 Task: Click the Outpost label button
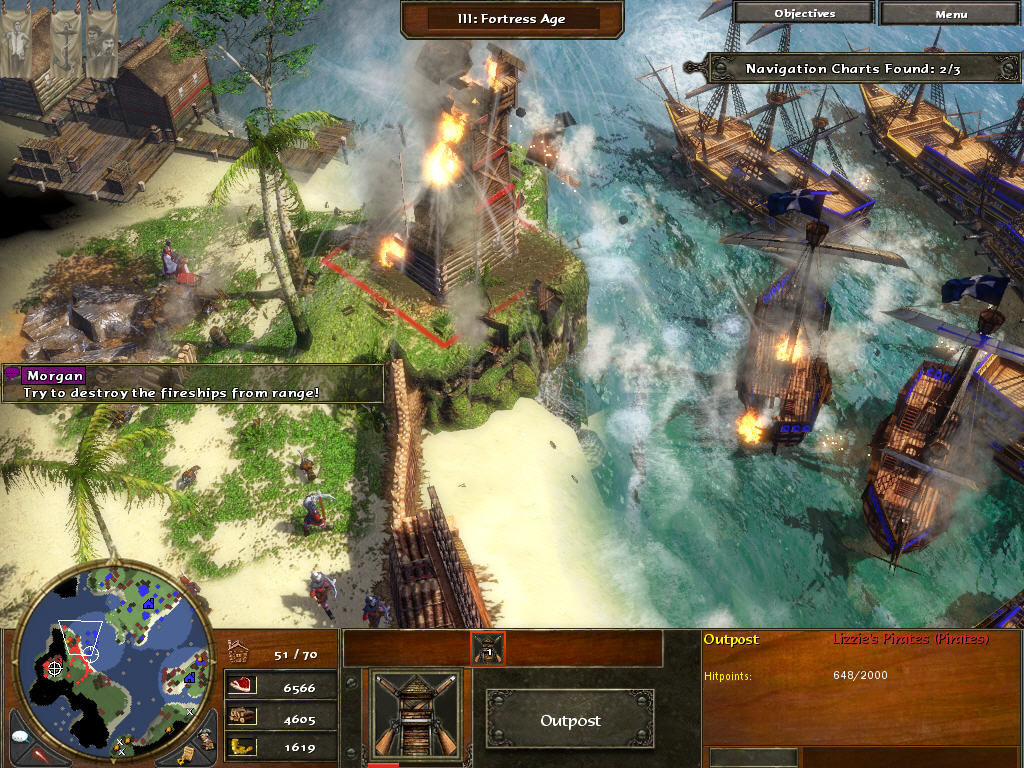(x=571, y=720)
